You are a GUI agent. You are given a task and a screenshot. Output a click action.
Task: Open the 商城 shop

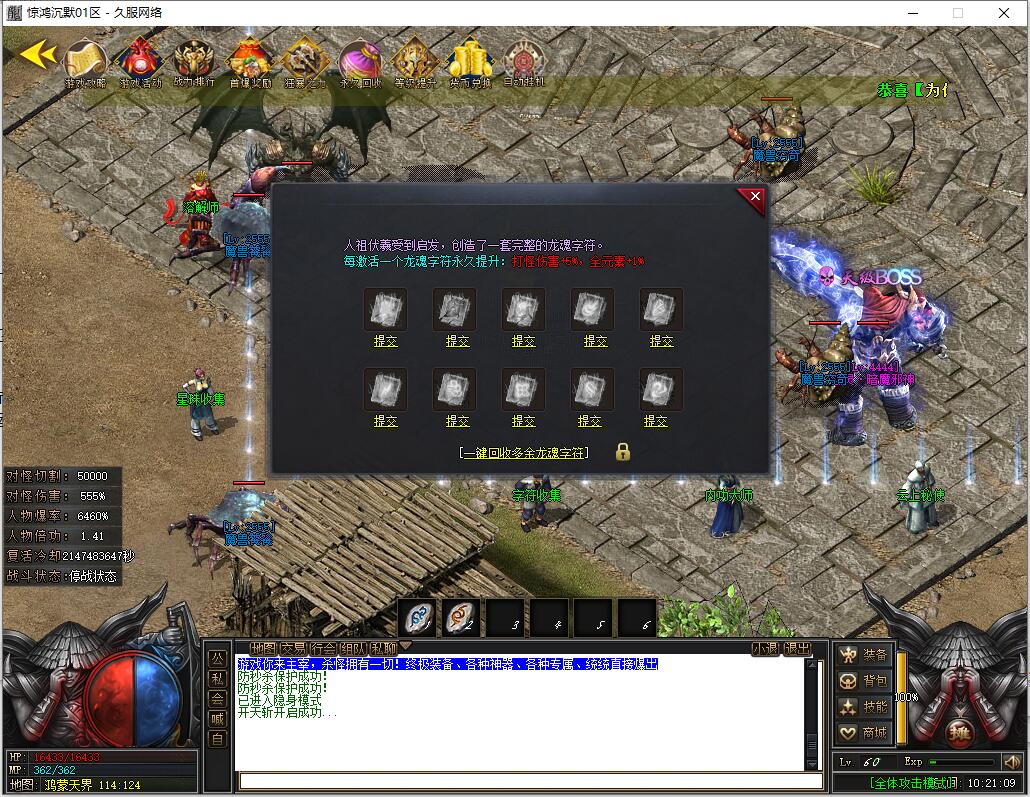pos(865,733)
